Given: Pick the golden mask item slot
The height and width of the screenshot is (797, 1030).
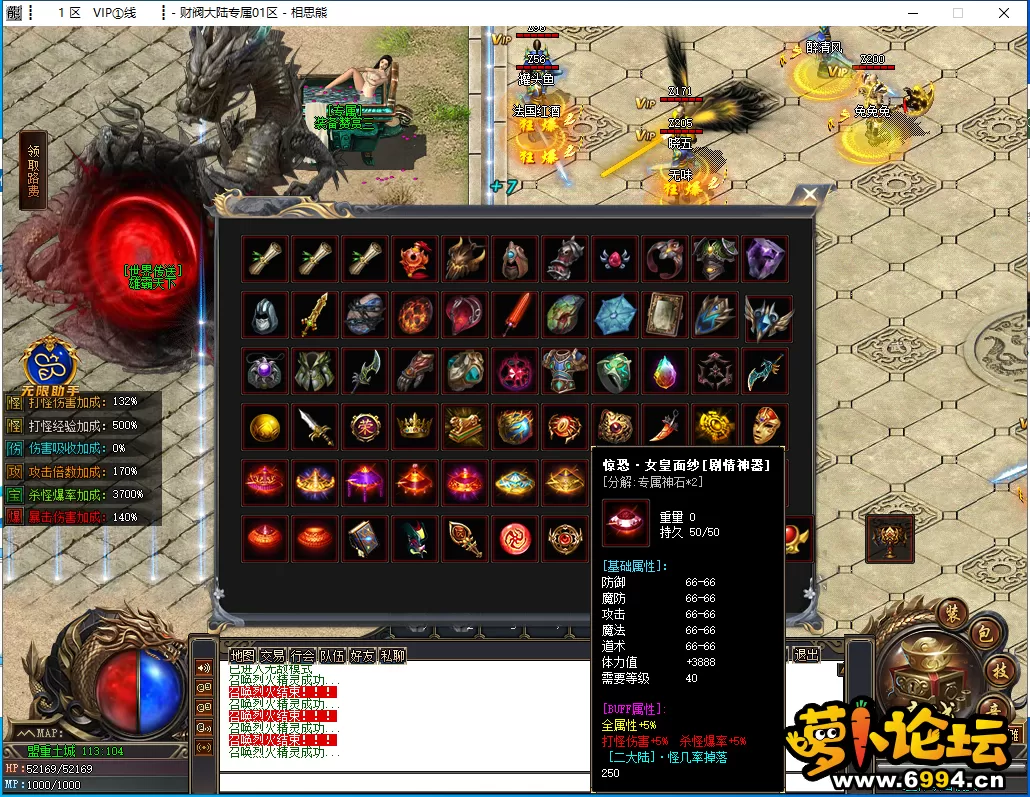Looking at the screenshot, I should pos(766,427).
